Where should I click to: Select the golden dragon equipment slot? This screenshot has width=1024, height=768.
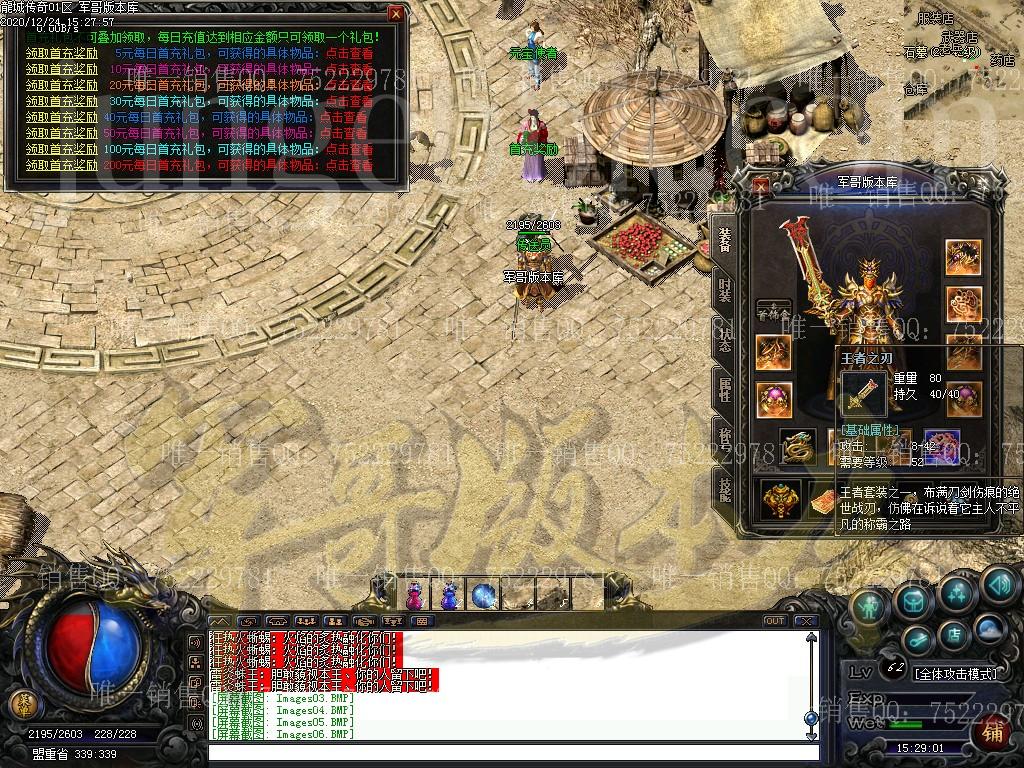[x=797, y=444]
